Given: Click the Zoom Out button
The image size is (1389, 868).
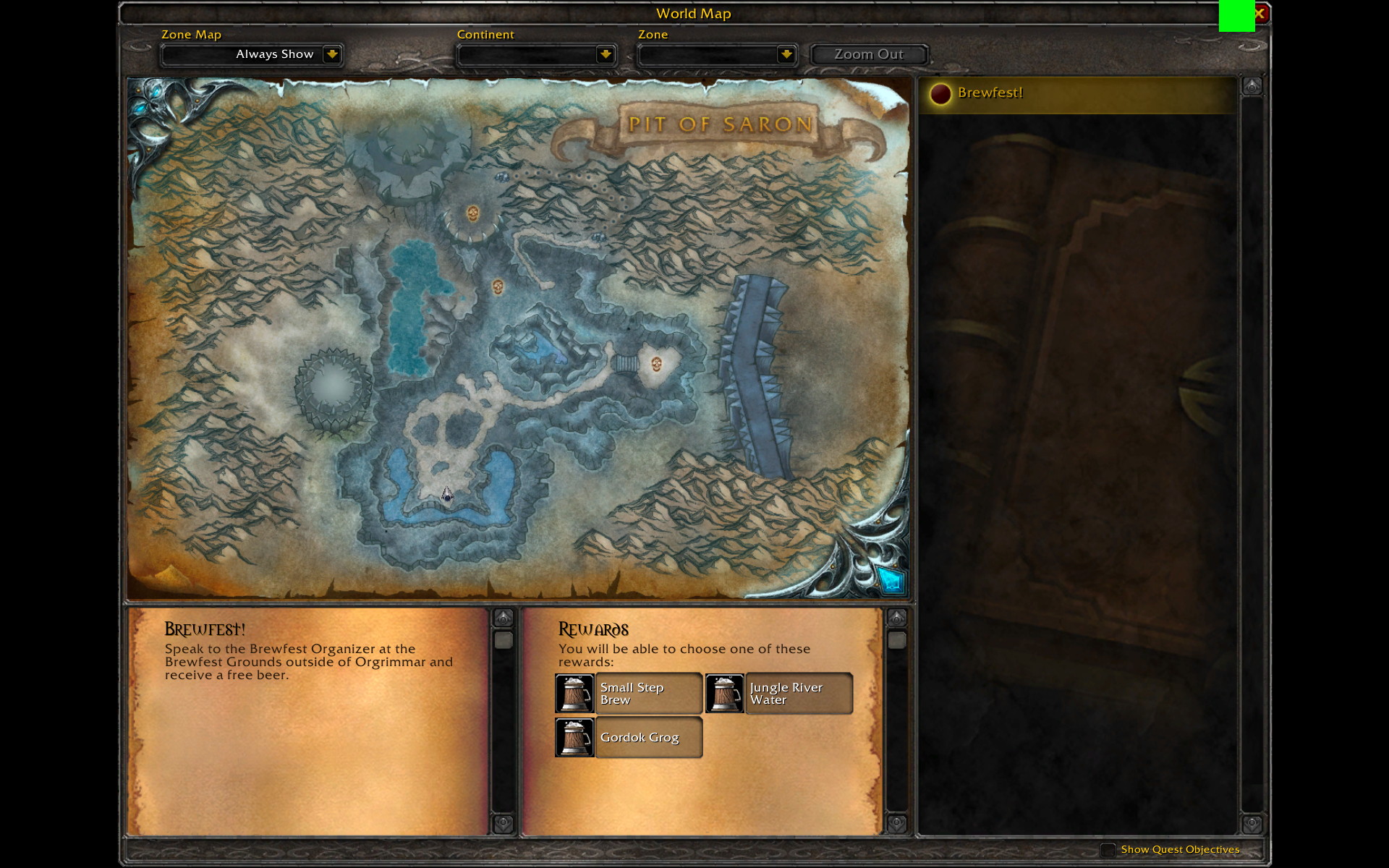Looking at the screenshot, I should click(x=868, y=54).
